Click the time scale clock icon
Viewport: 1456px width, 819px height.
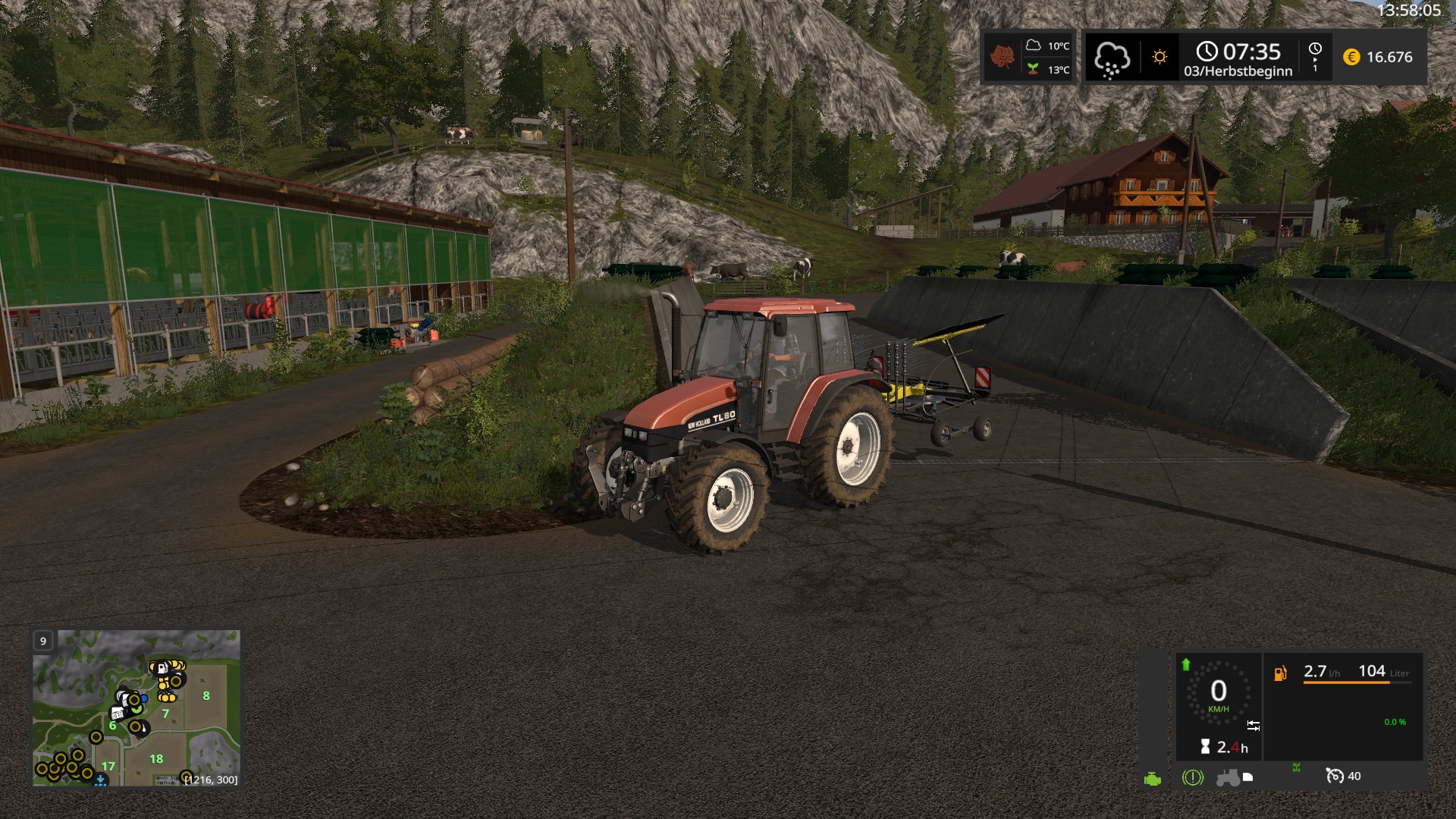pyautogui.click(x=1315, y=49)
